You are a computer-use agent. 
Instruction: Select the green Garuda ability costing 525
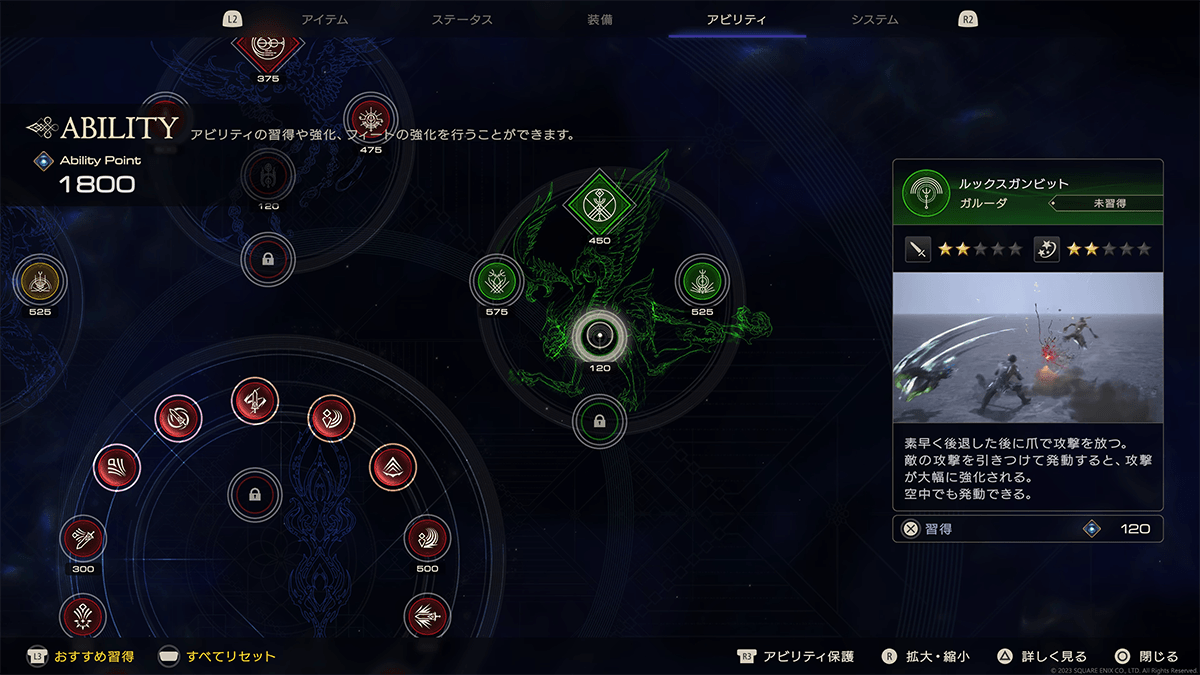pyautogui.click(x=702, y=280)
